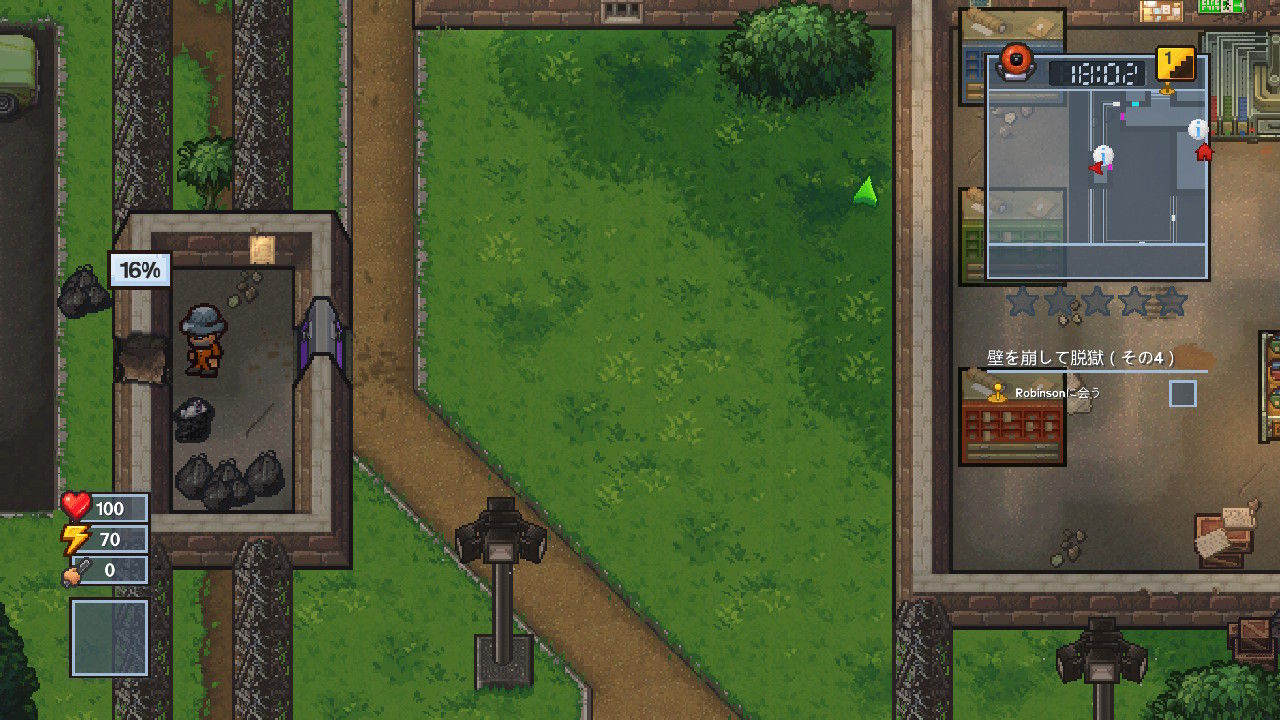Screen dimensions: 1280x720
Task: Click the yellow lightning energy icon
Action: click(x=79, y=539)
